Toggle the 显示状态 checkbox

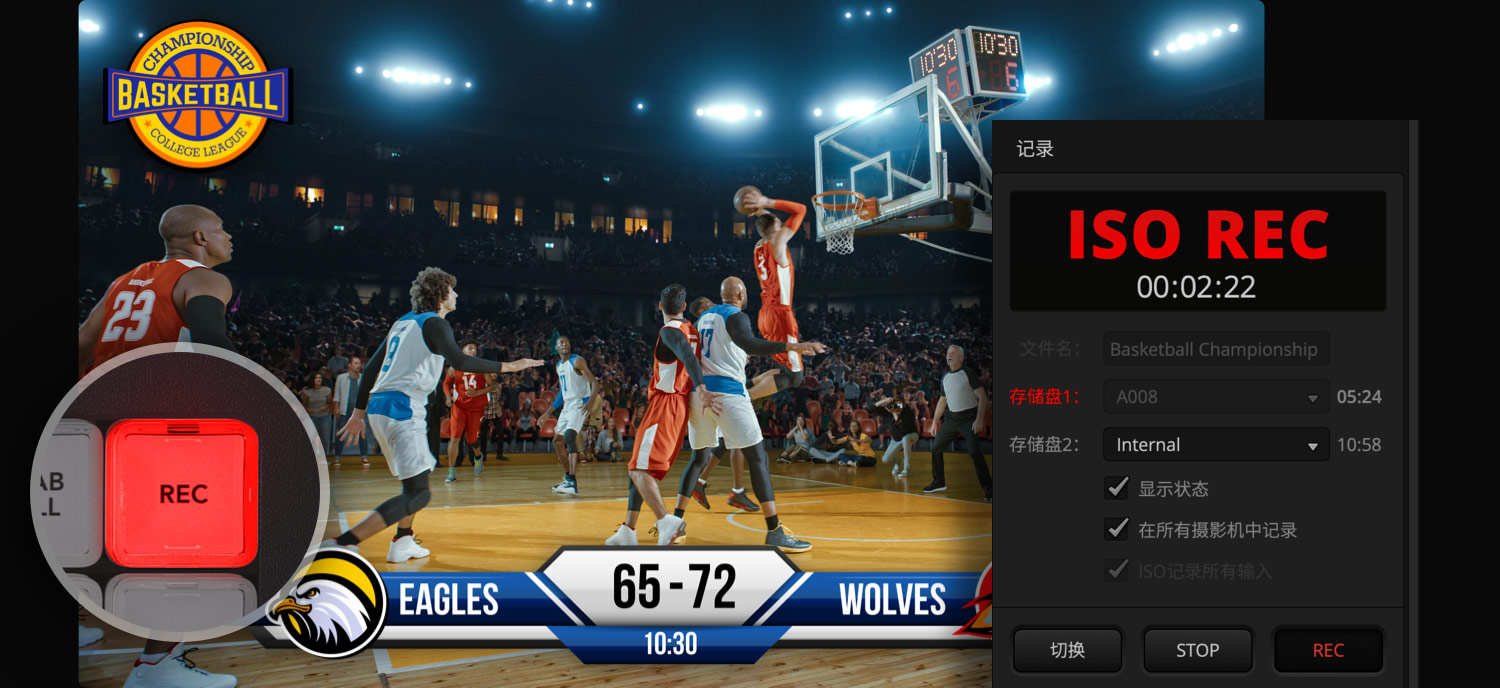[x=1117, y=488]
